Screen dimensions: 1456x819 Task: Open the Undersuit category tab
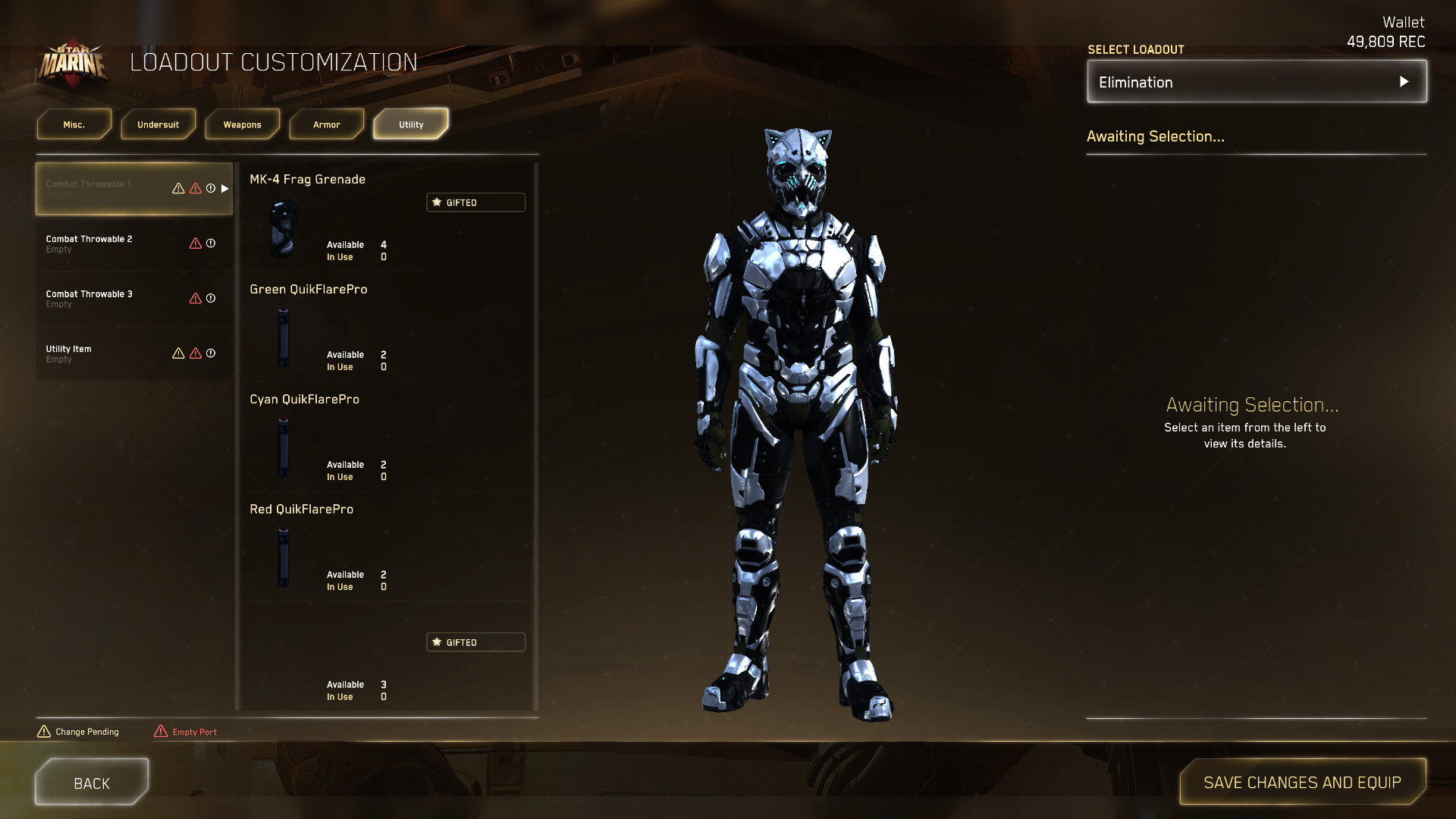158,124
